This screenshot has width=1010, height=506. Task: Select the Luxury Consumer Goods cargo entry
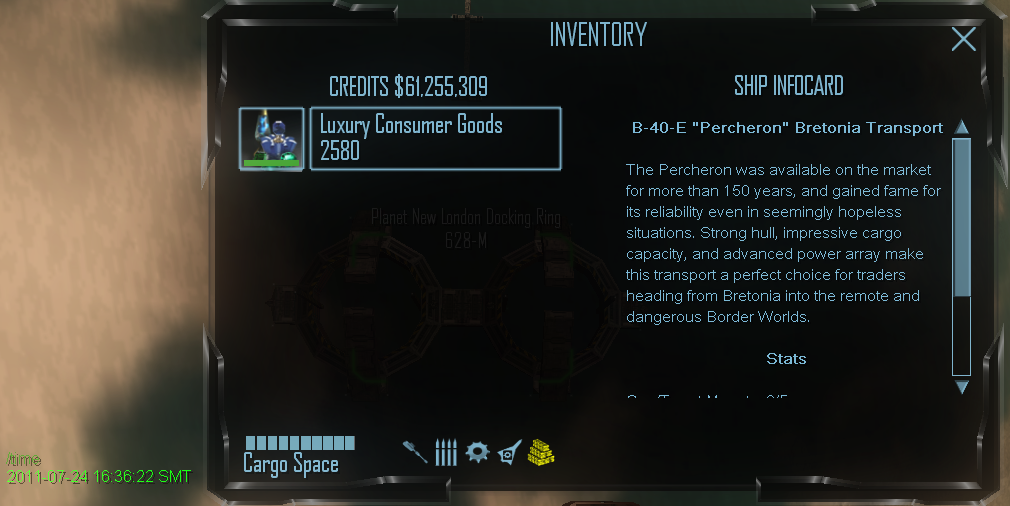click(435, 139)
